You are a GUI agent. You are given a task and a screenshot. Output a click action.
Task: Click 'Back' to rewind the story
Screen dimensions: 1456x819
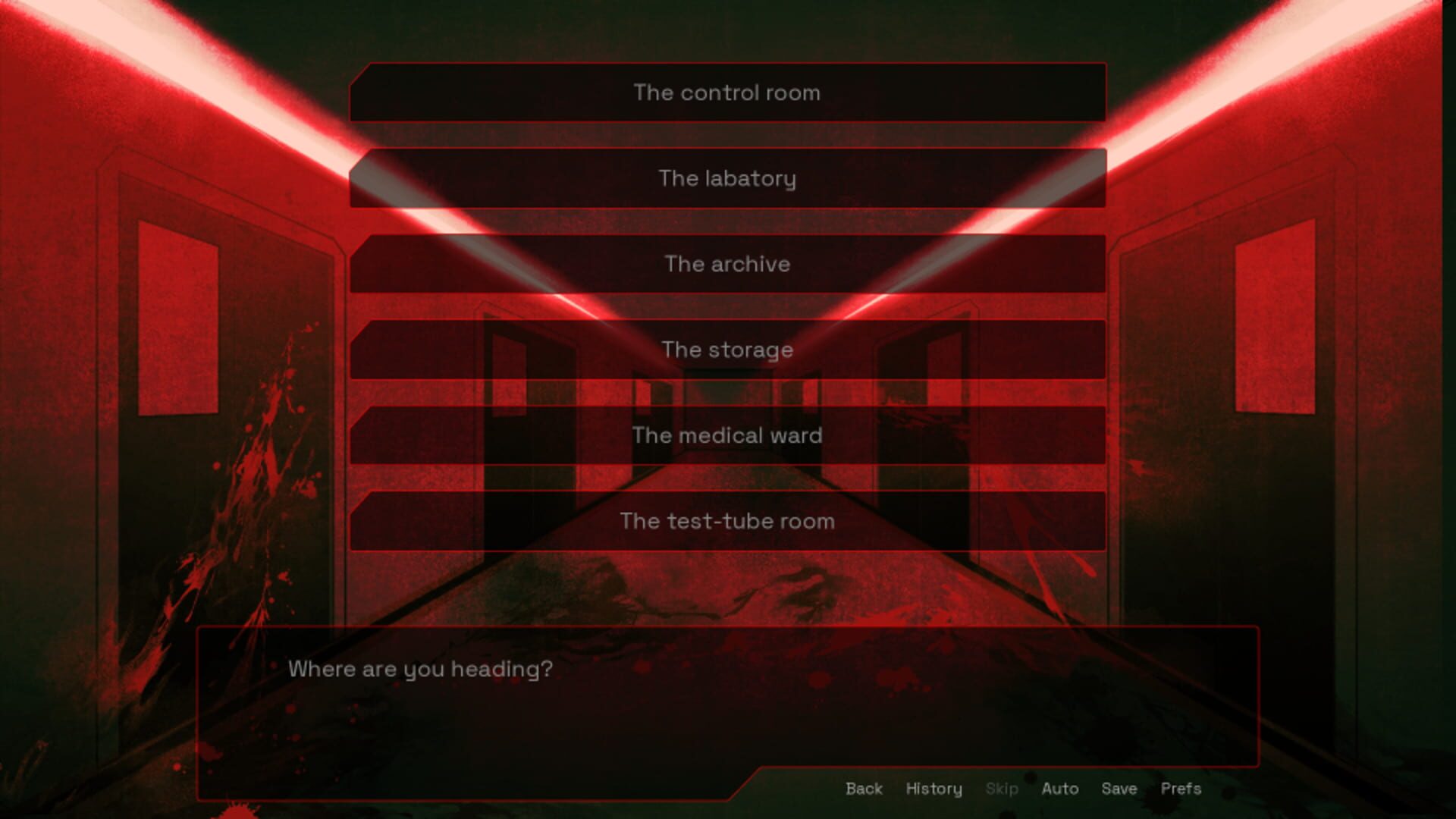(x=863, y=789)
